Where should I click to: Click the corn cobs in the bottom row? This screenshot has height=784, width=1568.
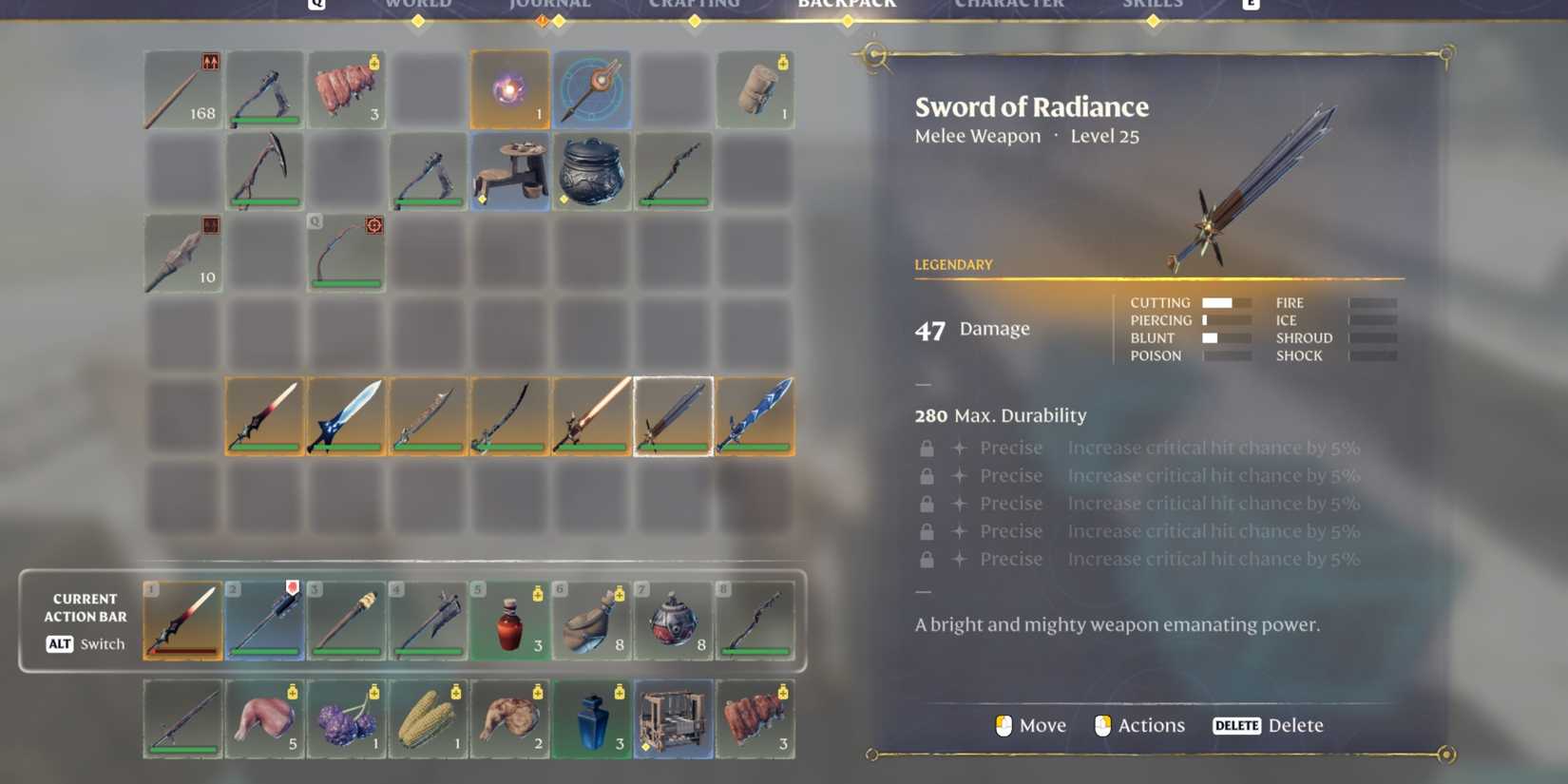[x=428, y=718]
